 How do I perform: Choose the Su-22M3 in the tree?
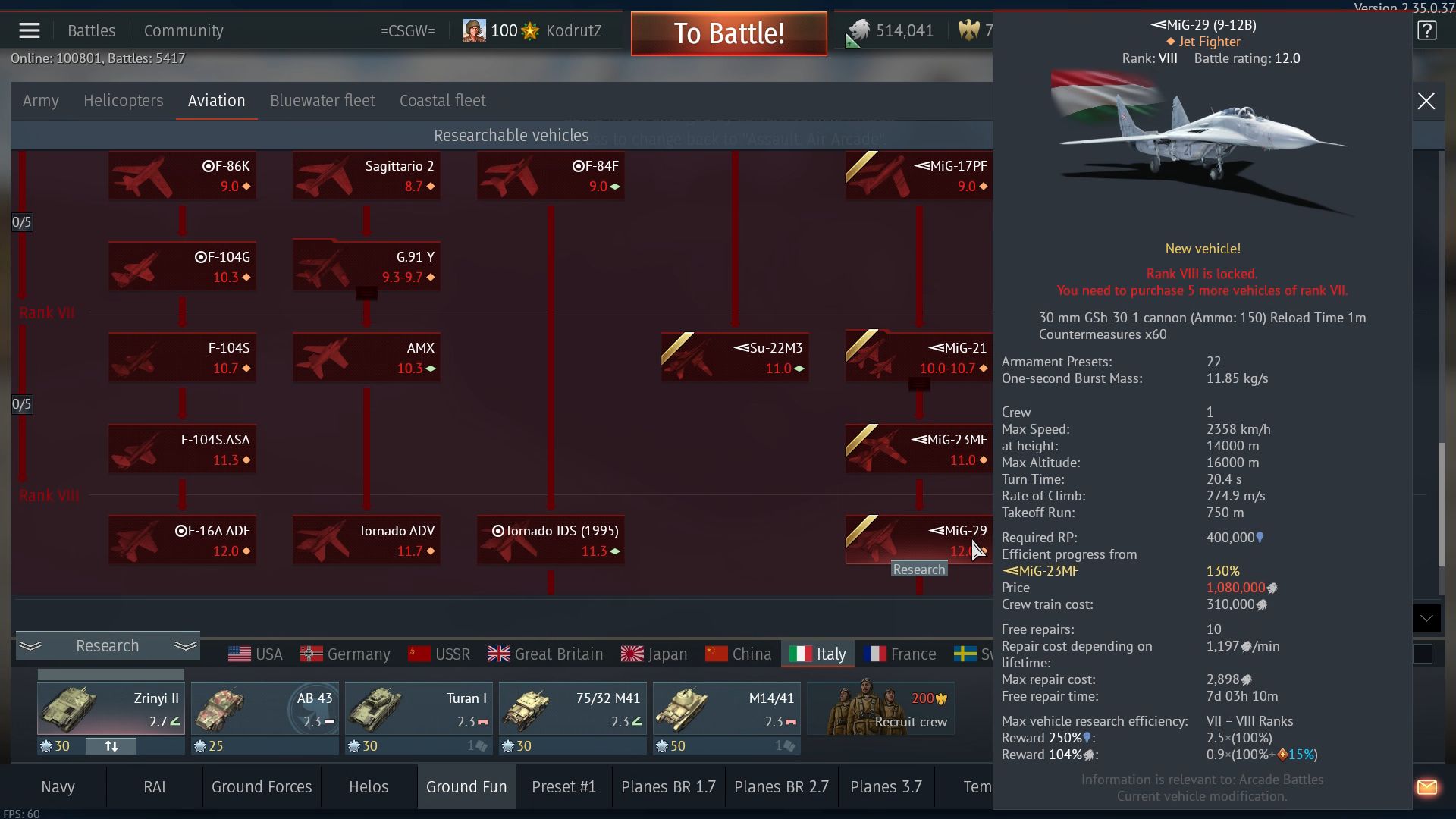coord(734,357)
